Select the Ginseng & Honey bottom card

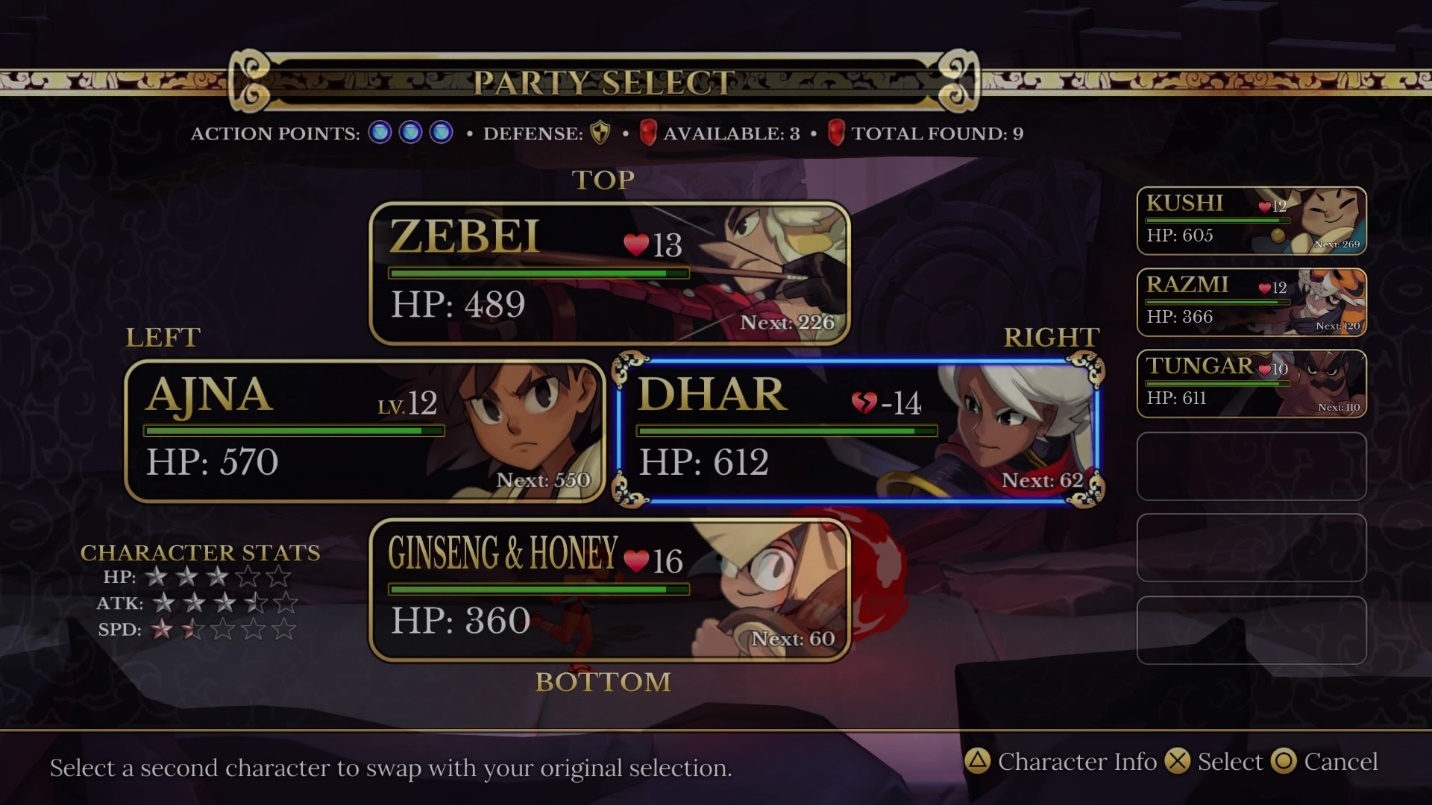(609, 590)
